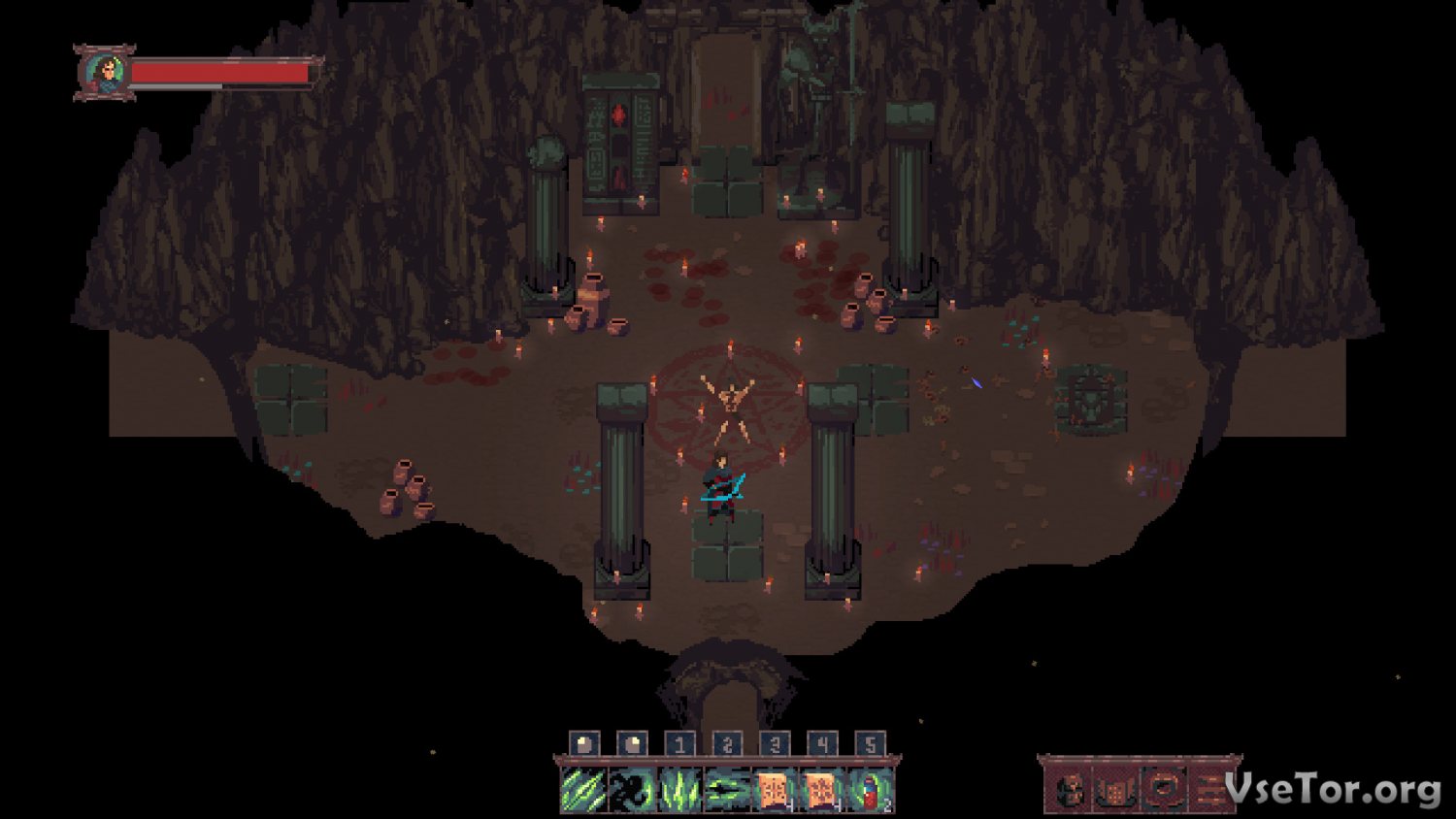Screen dimensions: 1456x819
Task: Use the scroll in hotbar slot 4
Action: click(x=822, y=790)
